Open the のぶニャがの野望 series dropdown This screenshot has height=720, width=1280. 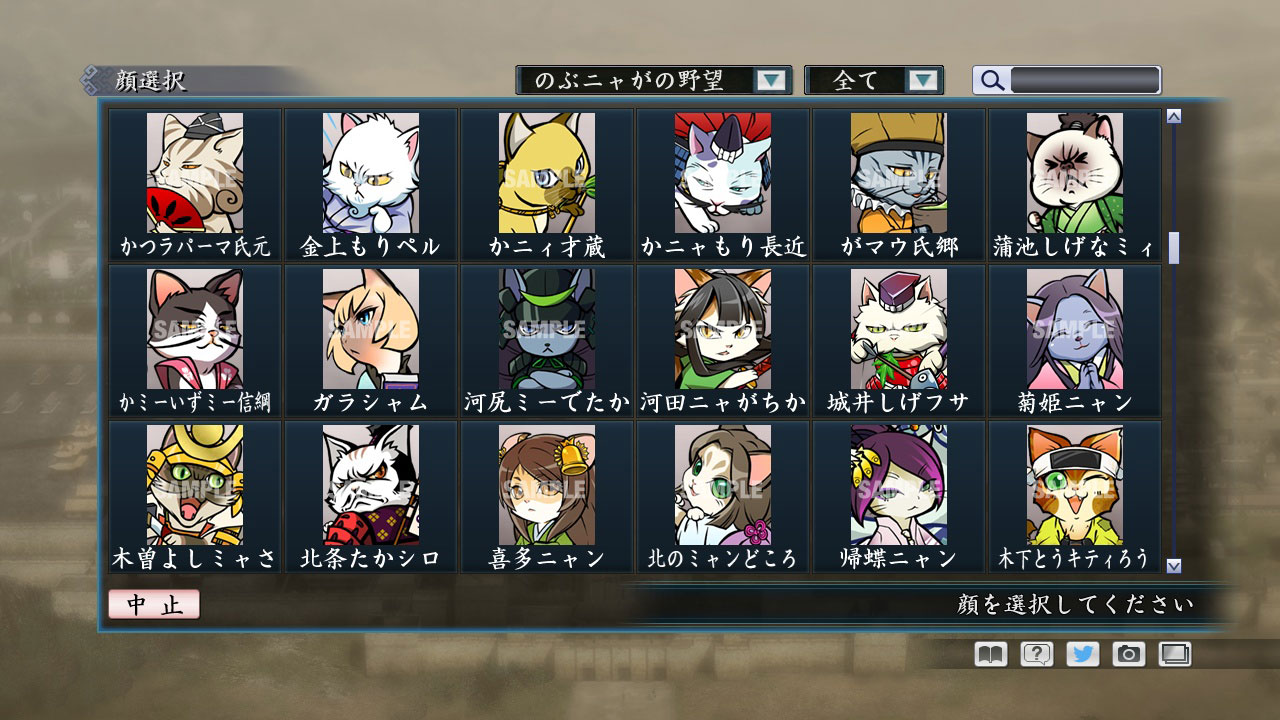click(650, 77)
